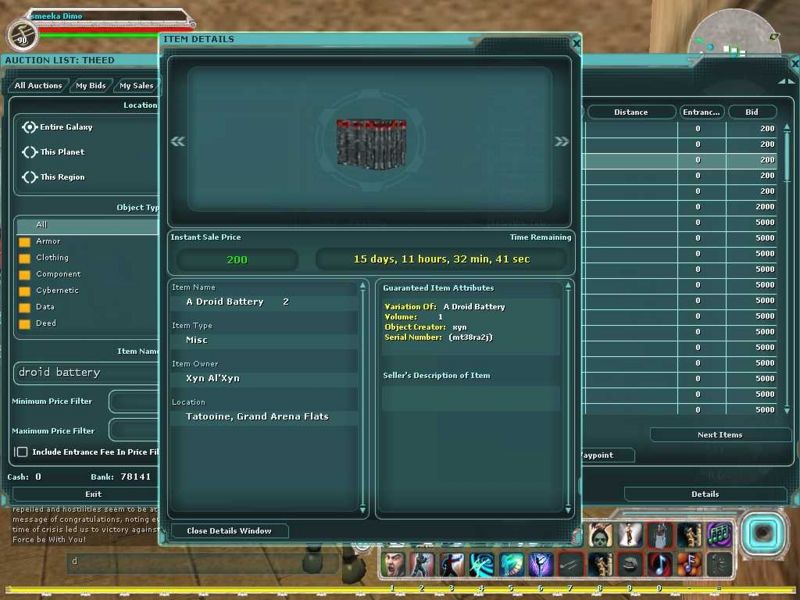Select the Entire Galaxy location option
This screenshot has width=800, height=600.
click(x=30, y=127)
